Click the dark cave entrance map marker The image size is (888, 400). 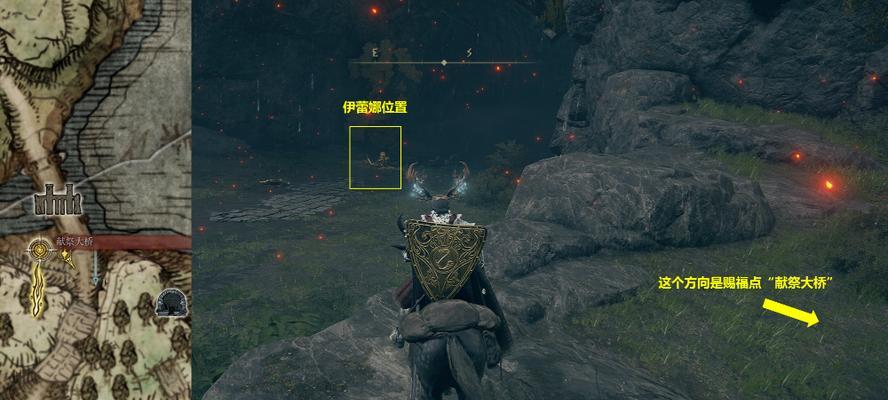point(173,301)
